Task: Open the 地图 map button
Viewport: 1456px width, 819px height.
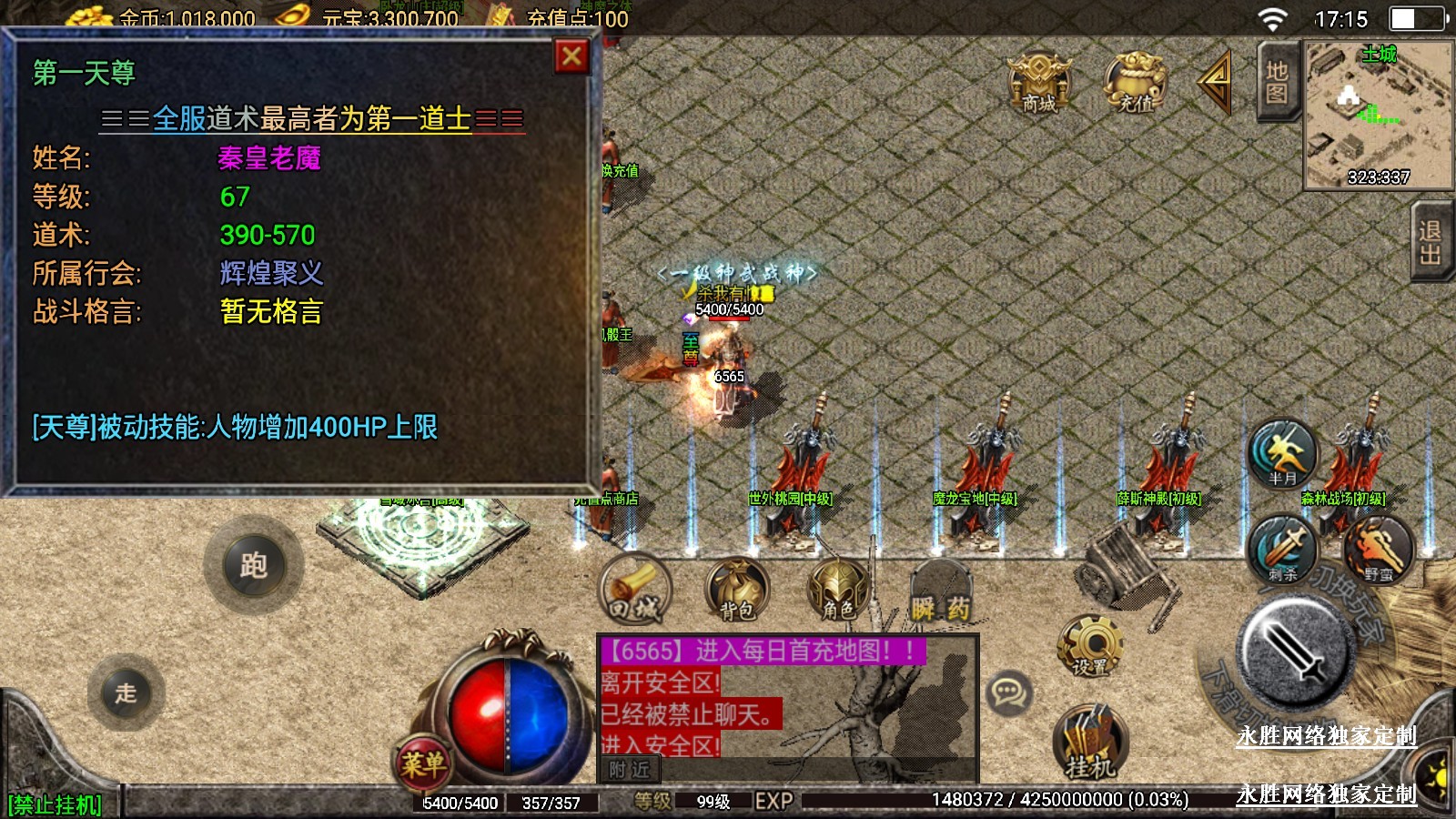Action: tap(1277, 82)
